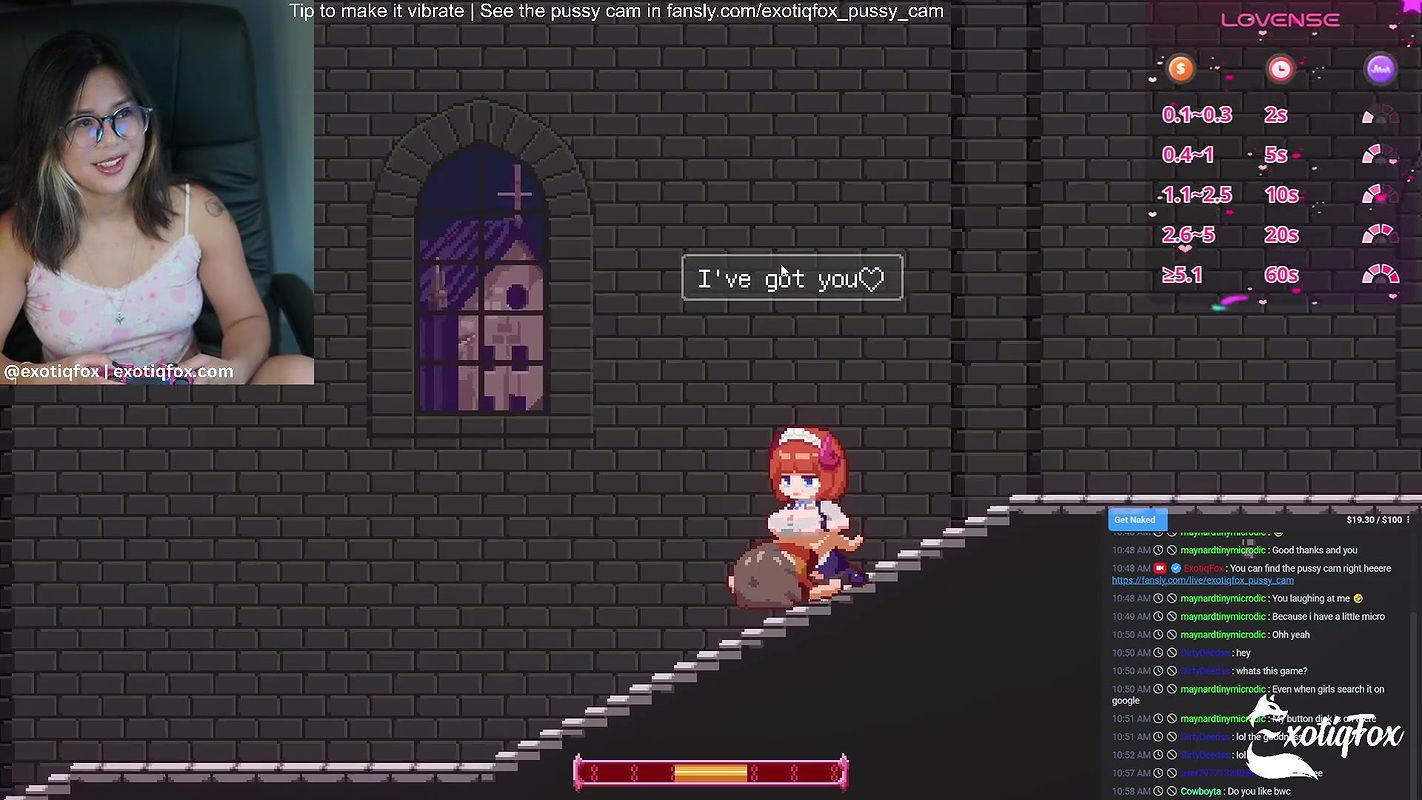
Task: Click username DirtyDeedss in chat
Action: coord(1204,652)
